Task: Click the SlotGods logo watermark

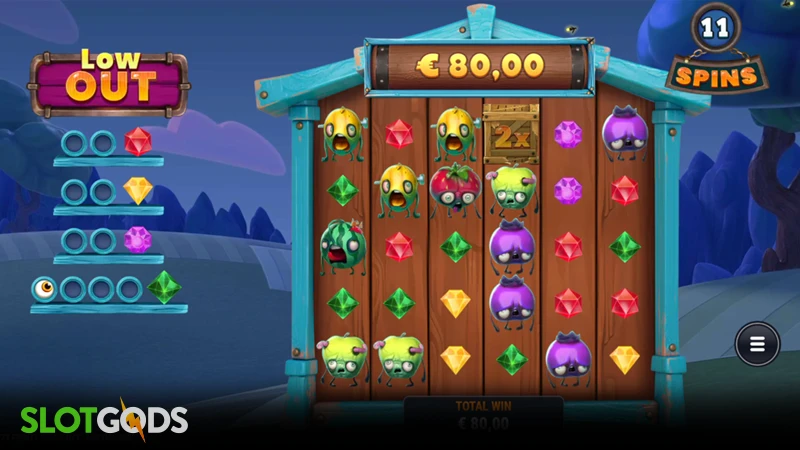Action: pos(104,420)
